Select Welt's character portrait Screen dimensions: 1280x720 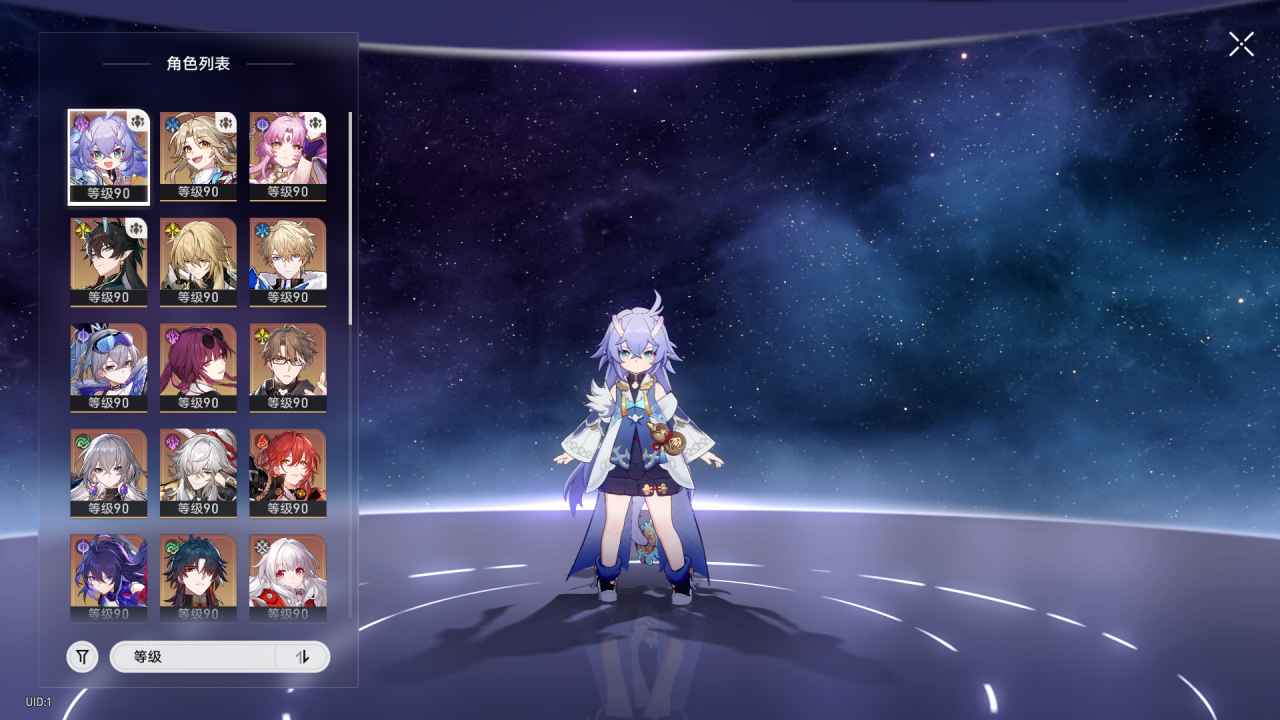pyautogui.click(x=287, y=368)
